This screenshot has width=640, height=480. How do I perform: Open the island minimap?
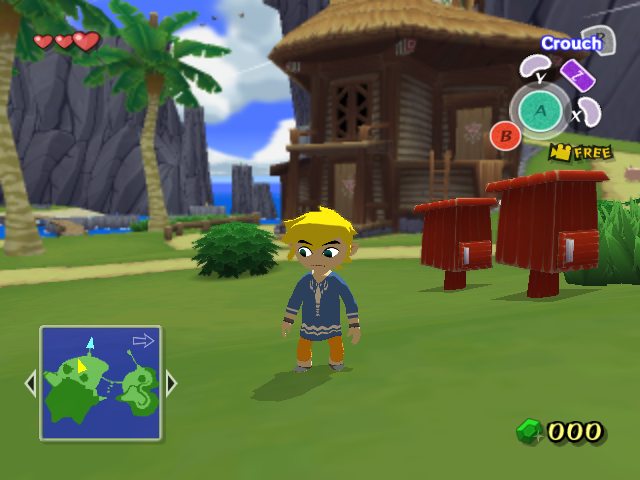[100, 383]
